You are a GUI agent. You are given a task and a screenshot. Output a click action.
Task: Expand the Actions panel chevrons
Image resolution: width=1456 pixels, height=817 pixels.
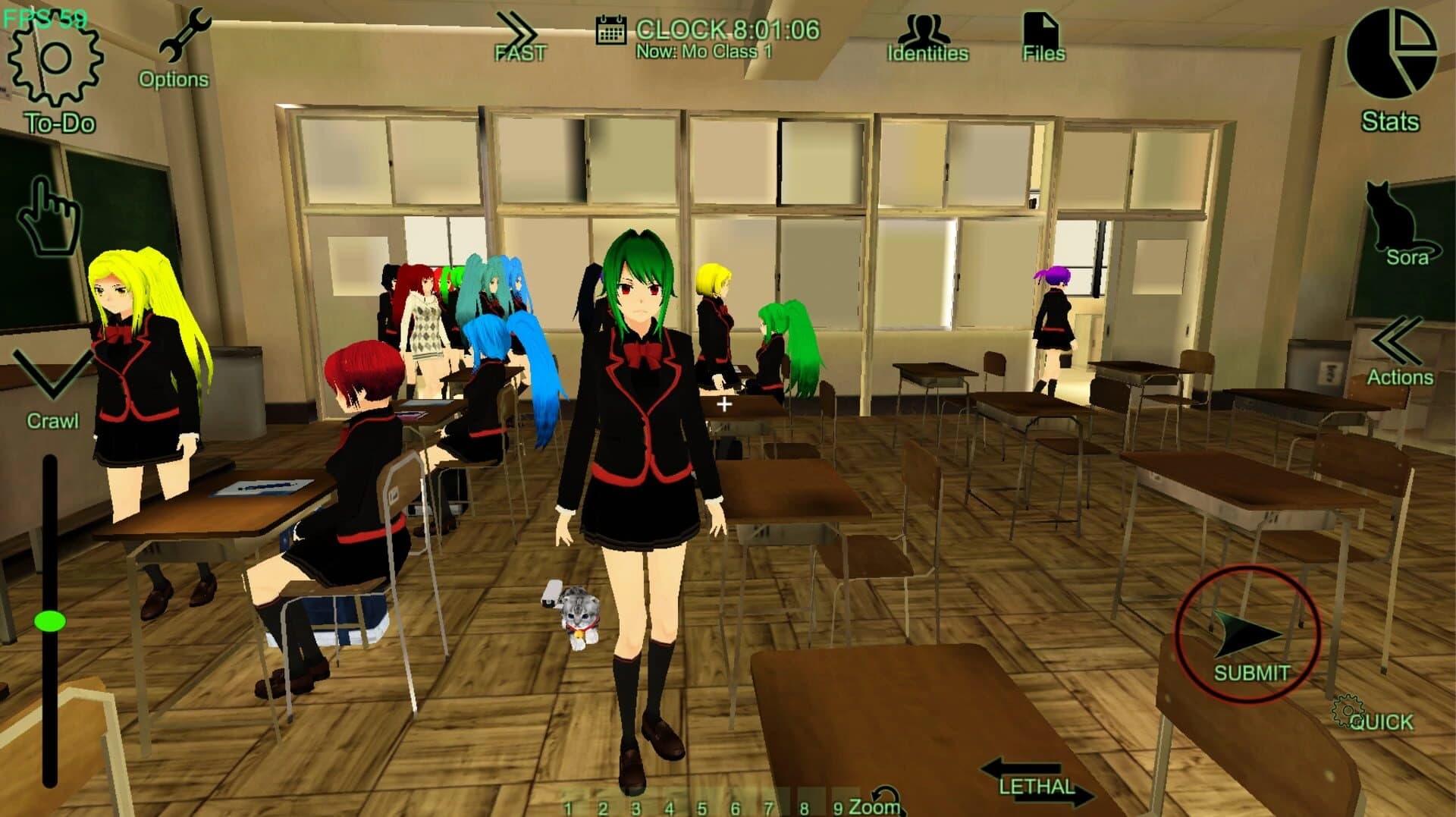pos(1399,340)
